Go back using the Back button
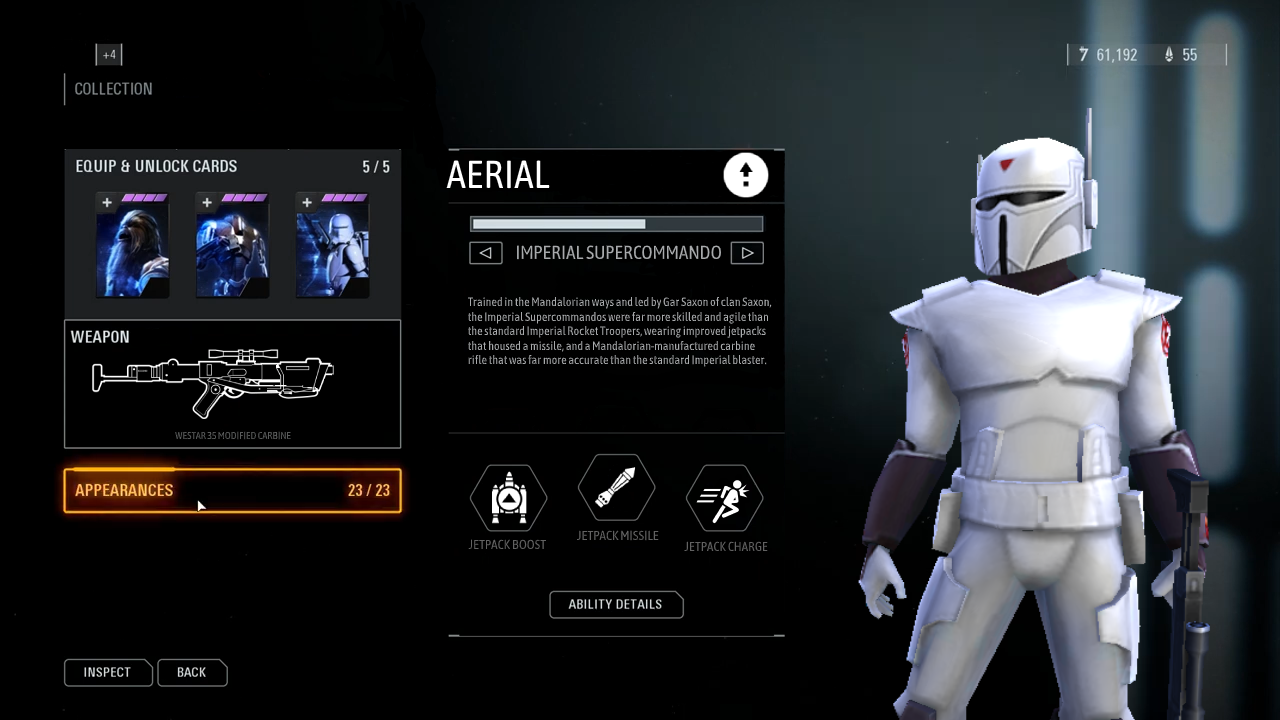The height and width of the screenshot is (720, 1280). tap(191, 672)
